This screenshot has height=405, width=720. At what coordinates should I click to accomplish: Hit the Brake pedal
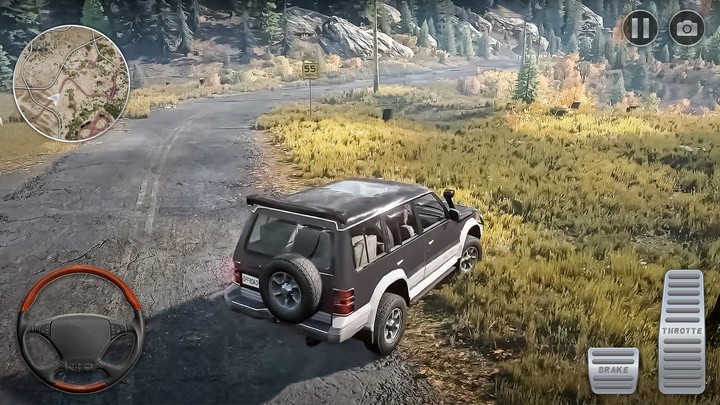coord(613,370)
